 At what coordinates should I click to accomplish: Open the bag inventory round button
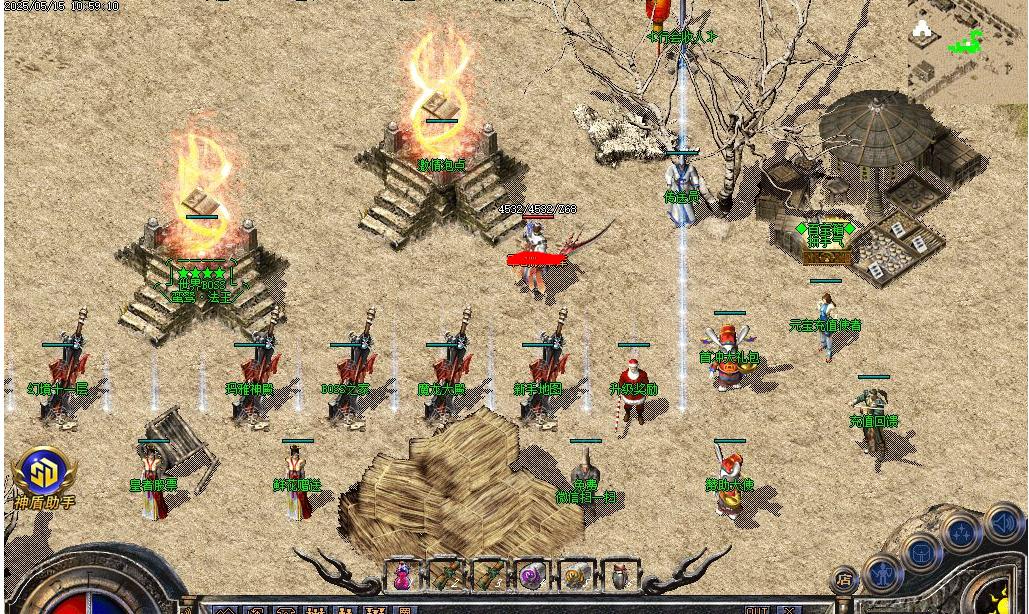pos(922,552)
